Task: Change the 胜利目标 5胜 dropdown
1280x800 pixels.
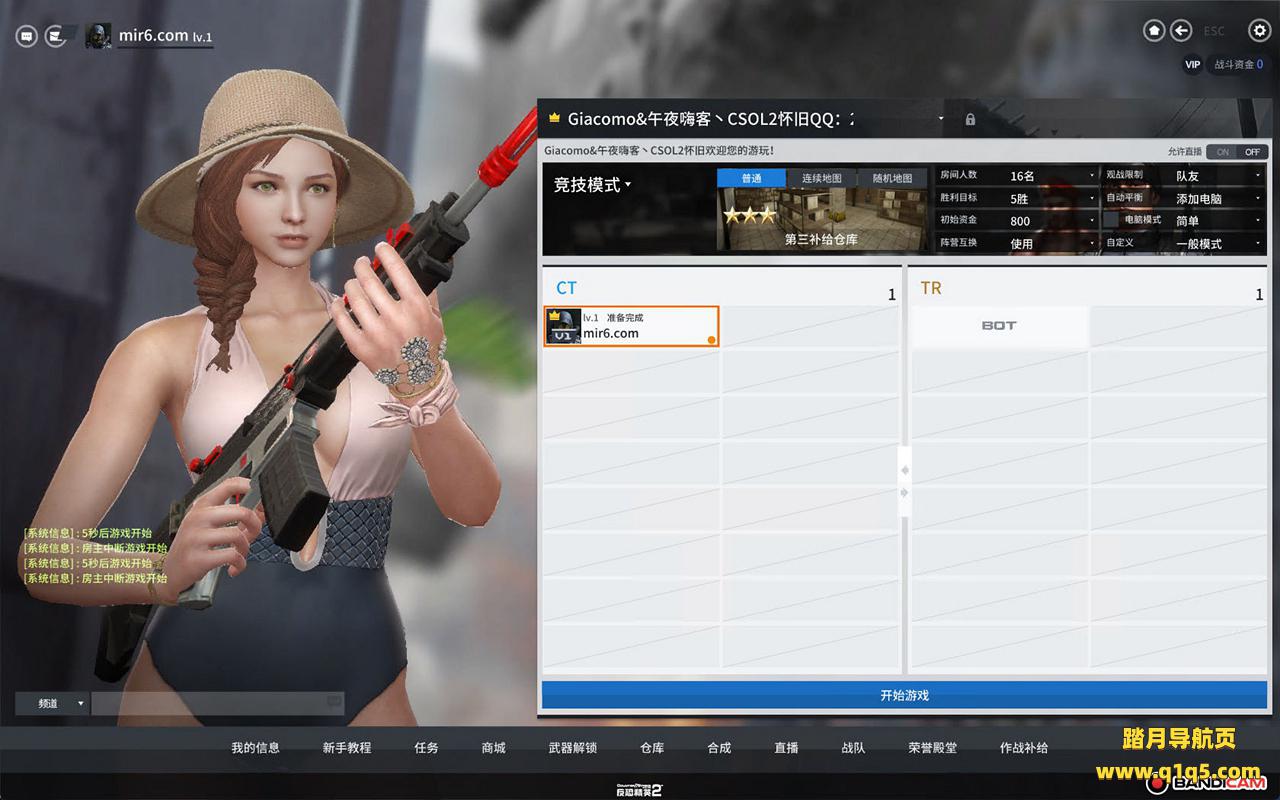Action: point(1052,198)
